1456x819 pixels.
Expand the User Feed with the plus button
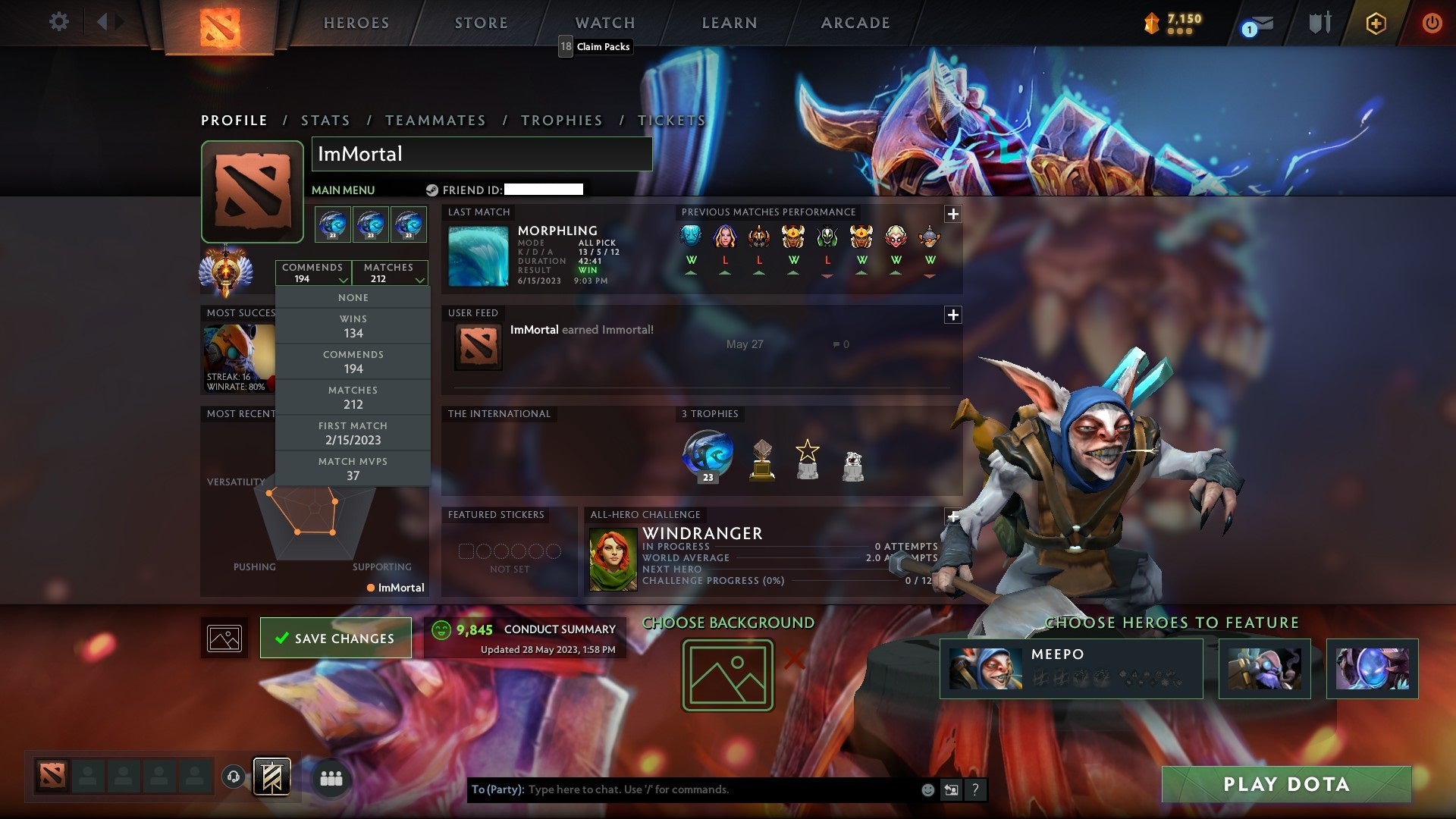pos(952,314)
